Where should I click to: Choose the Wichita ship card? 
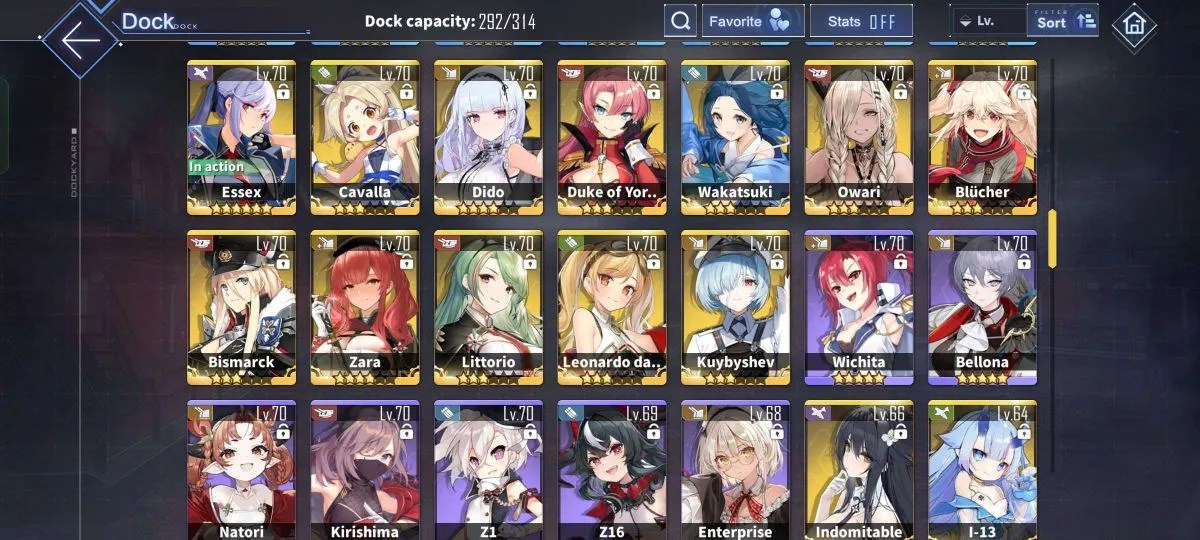pyautogui.click(x=859, y=305)
